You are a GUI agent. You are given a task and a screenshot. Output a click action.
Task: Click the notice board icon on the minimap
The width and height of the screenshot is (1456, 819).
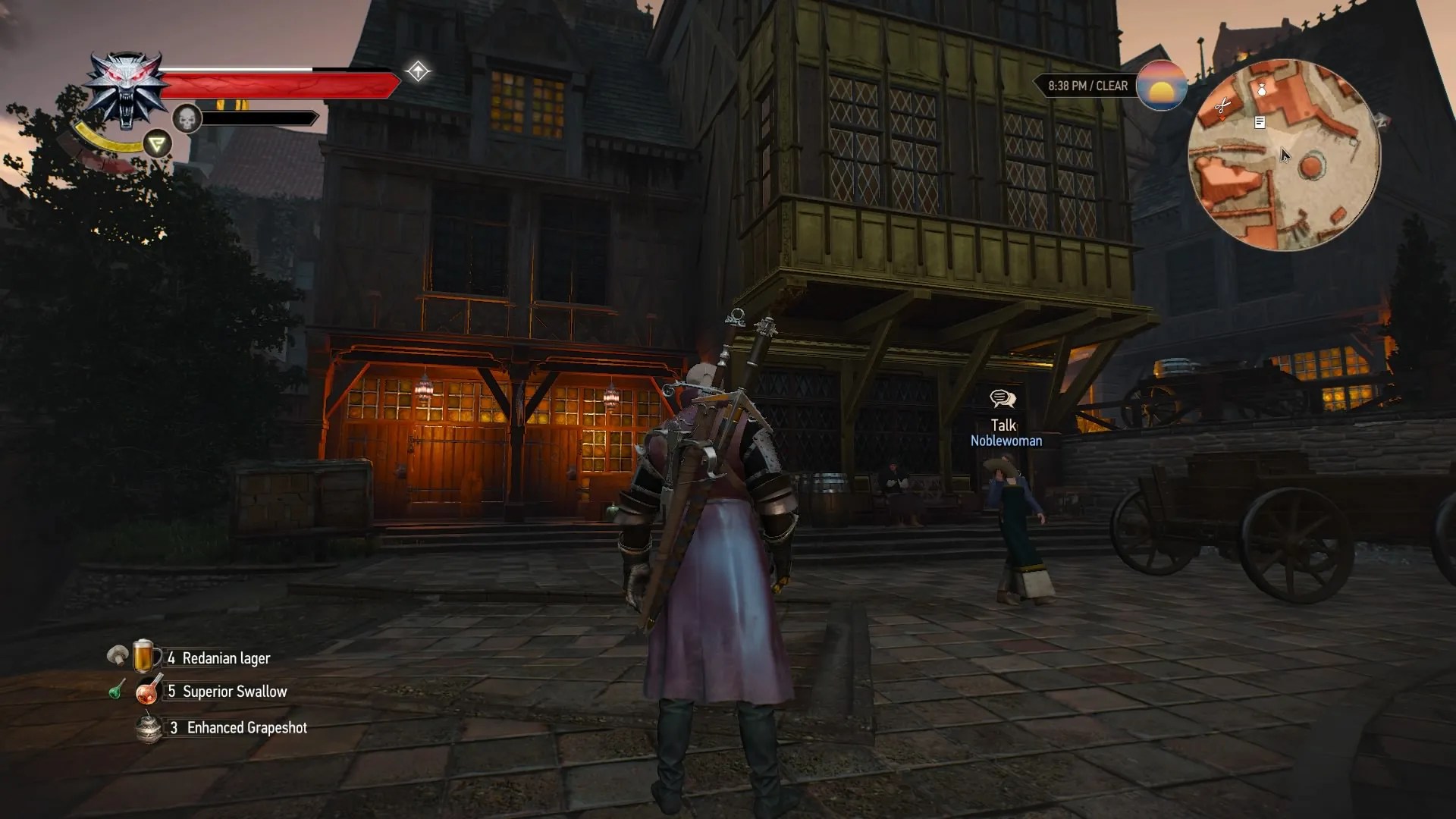click(x=1260, y=122)
